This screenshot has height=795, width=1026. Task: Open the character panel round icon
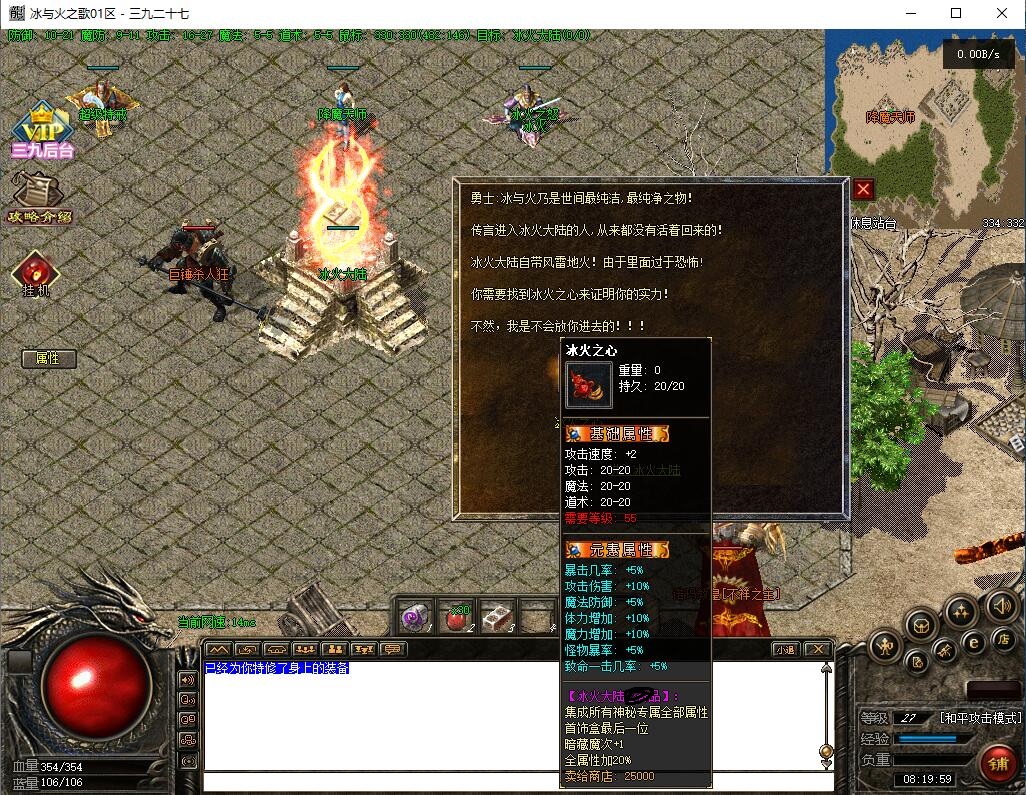[x=884, y=646]
